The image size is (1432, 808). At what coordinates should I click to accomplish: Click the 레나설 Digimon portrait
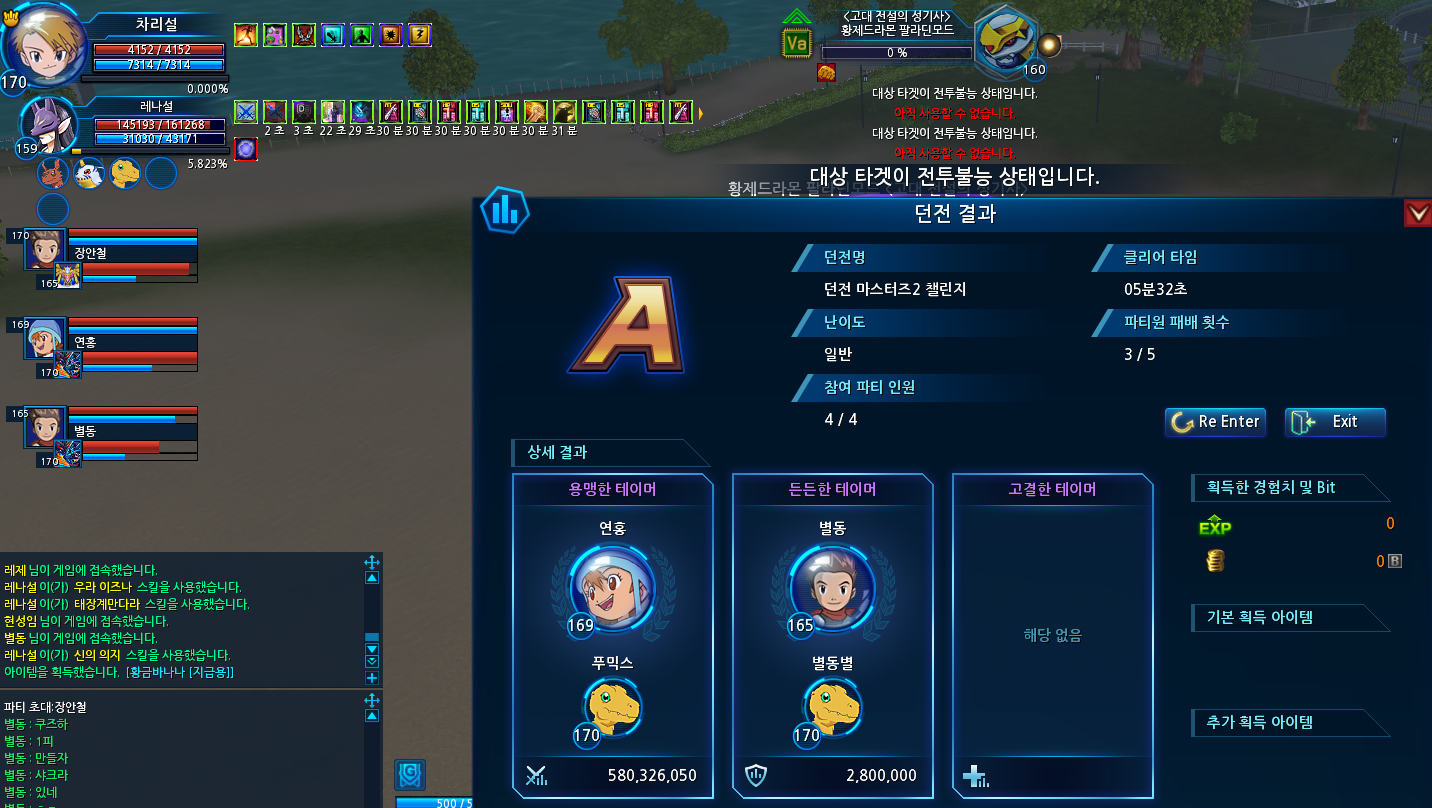(48, 126)
